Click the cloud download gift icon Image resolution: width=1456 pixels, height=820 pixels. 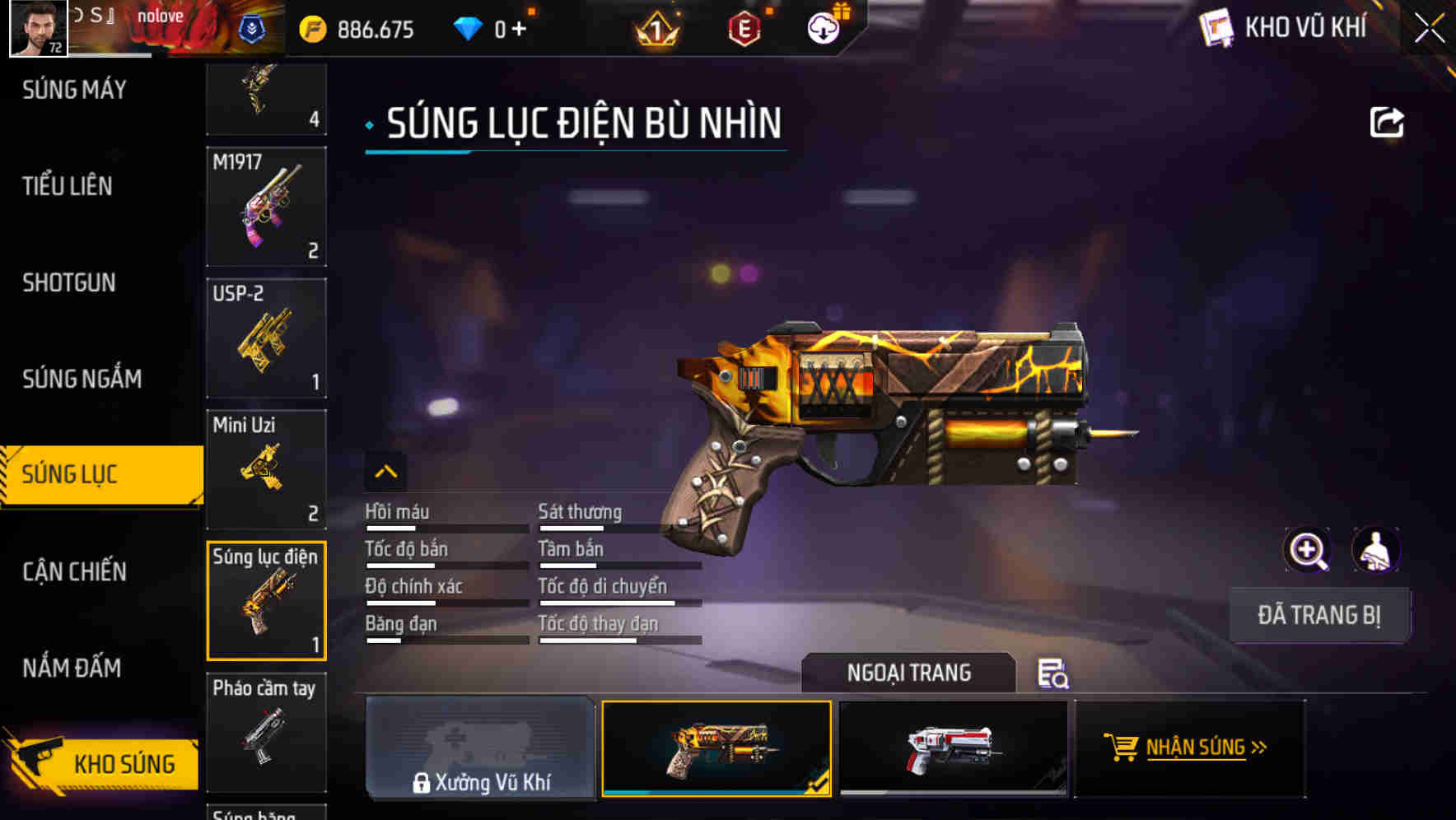(x=823, y=26)
